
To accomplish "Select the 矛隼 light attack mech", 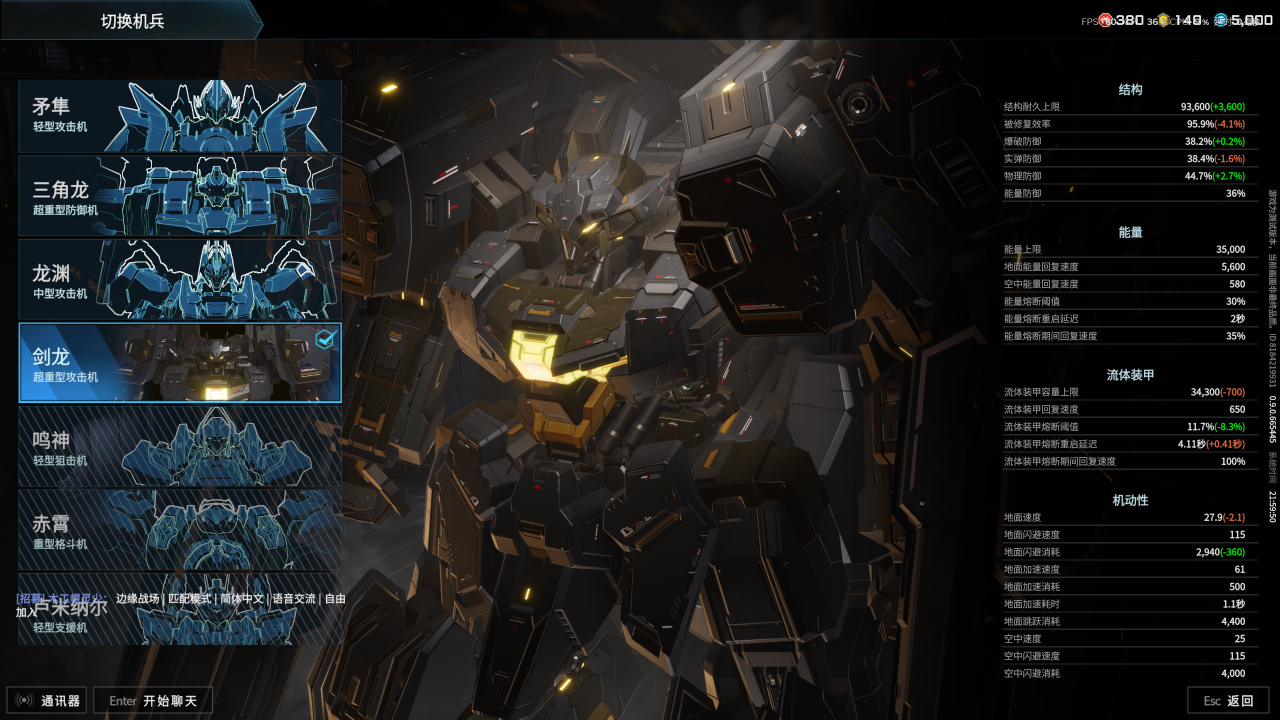I will (x=180, y=116).
